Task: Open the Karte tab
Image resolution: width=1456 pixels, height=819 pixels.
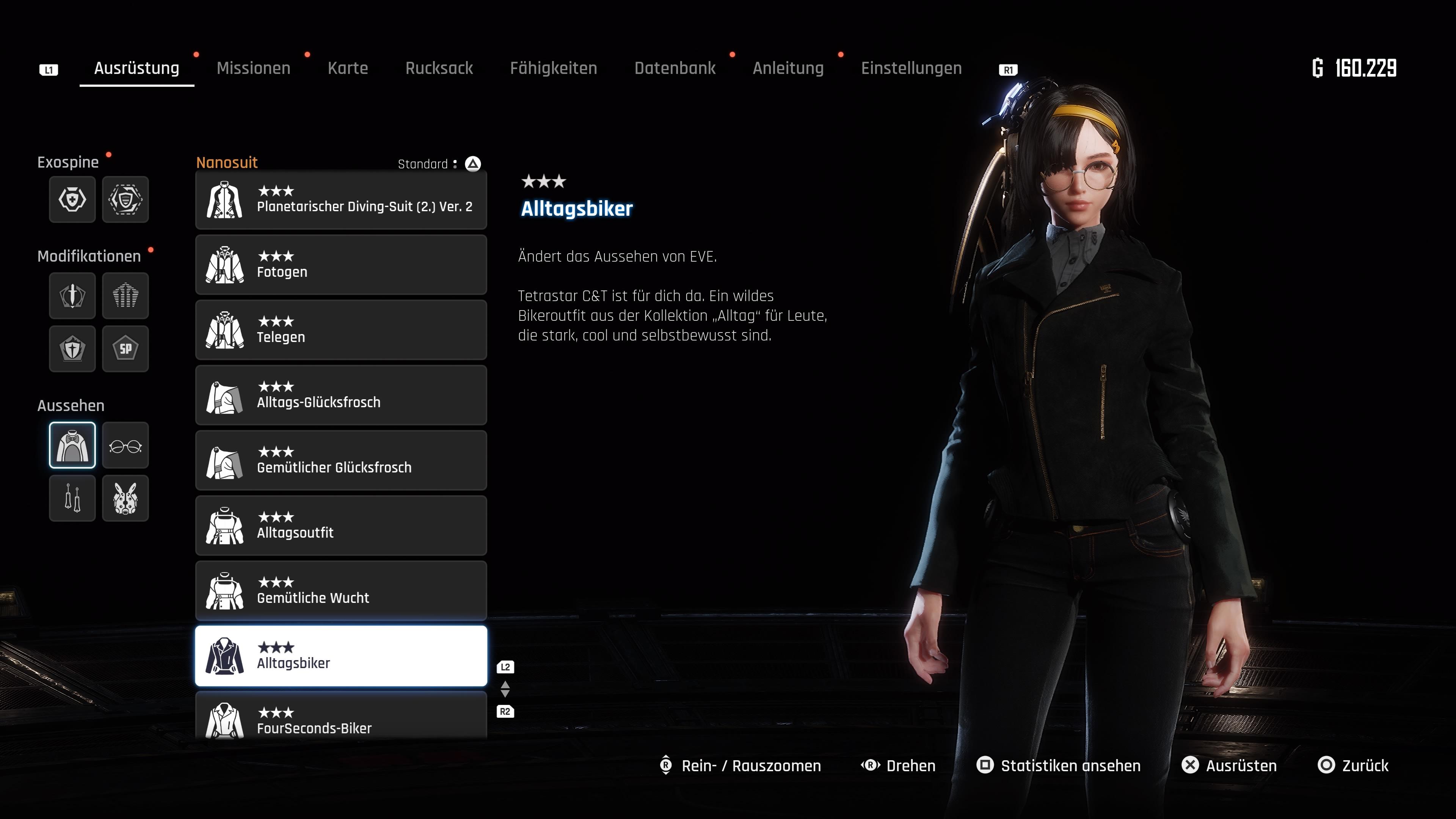Action: tap(348, 68)
